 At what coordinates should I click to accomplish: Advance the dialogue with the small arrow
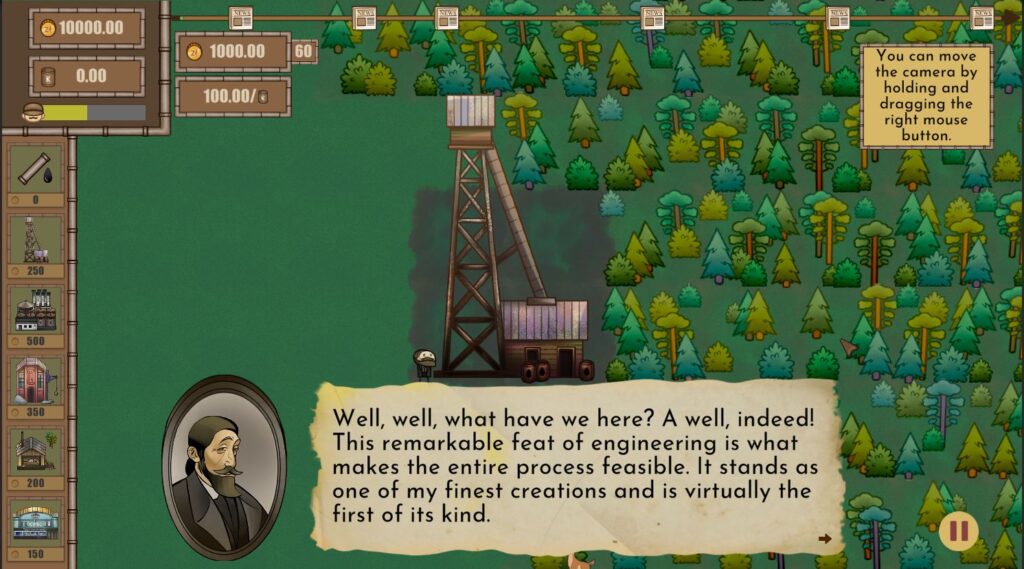pyautogui.click(x=825, y=539)
